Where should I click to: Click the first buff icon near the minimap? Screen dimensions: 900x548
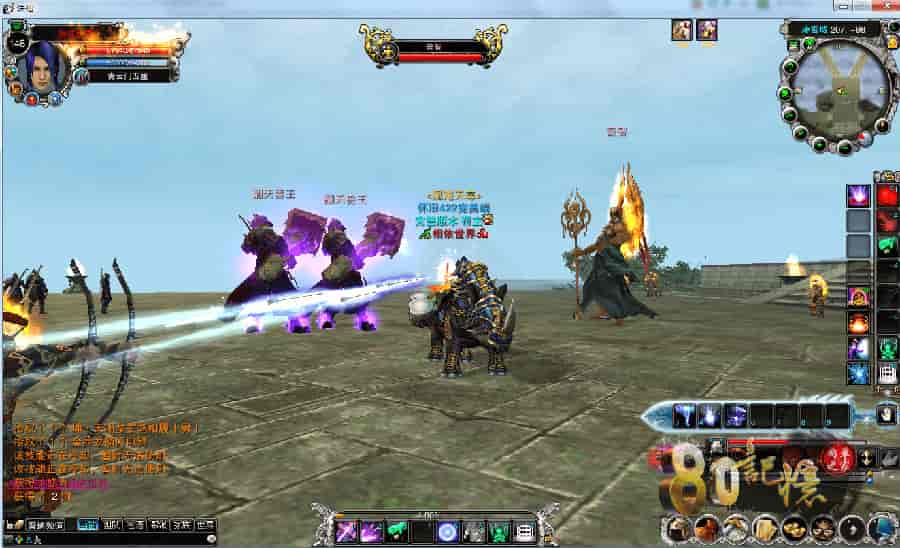(682, 29)
